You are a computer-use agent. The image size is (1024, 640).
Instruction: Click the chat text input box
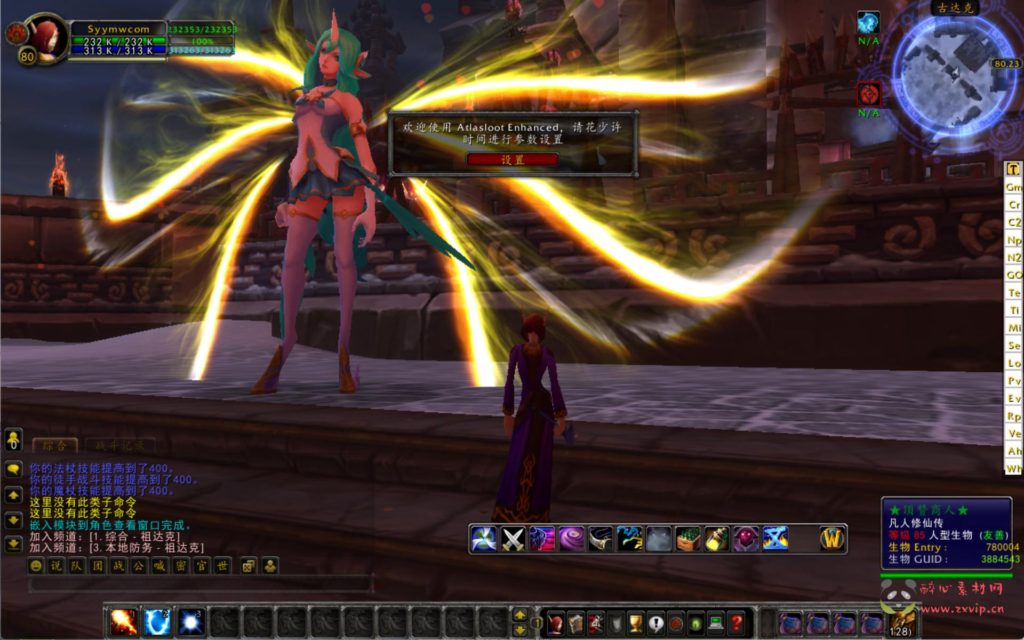pos(200,584)
